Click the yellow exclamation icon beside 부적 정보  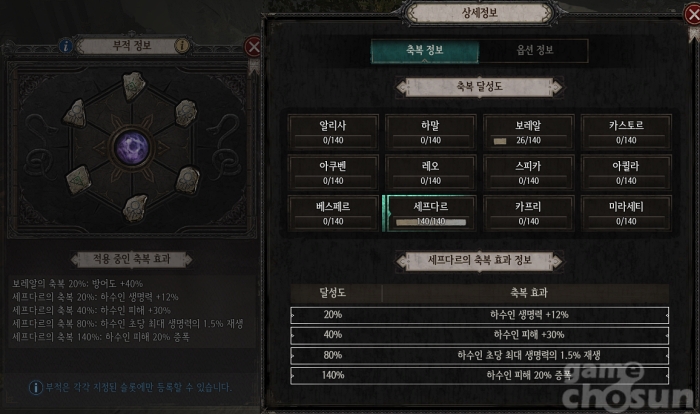tap(181, 45)
